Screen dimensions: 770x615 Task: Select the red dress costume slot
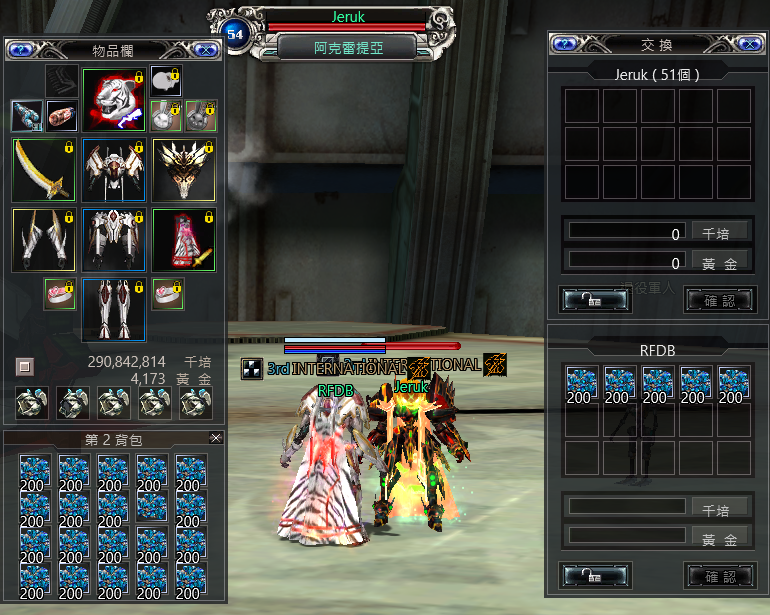click(x=183, y=239)
